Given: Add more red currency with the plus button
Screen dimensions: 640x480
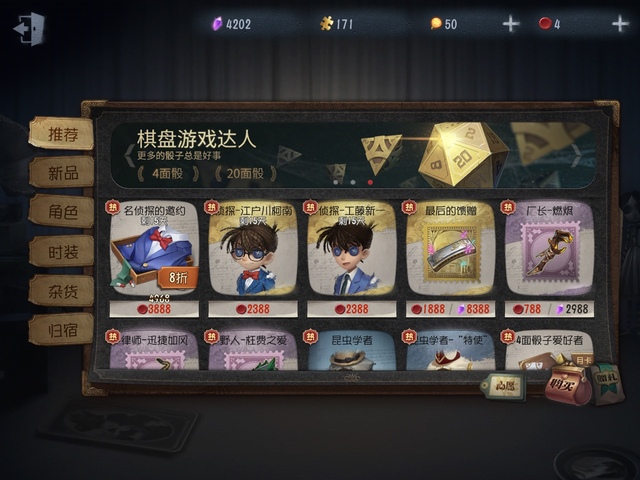Looking at the screenshot, I should click(x=620, y=24).
